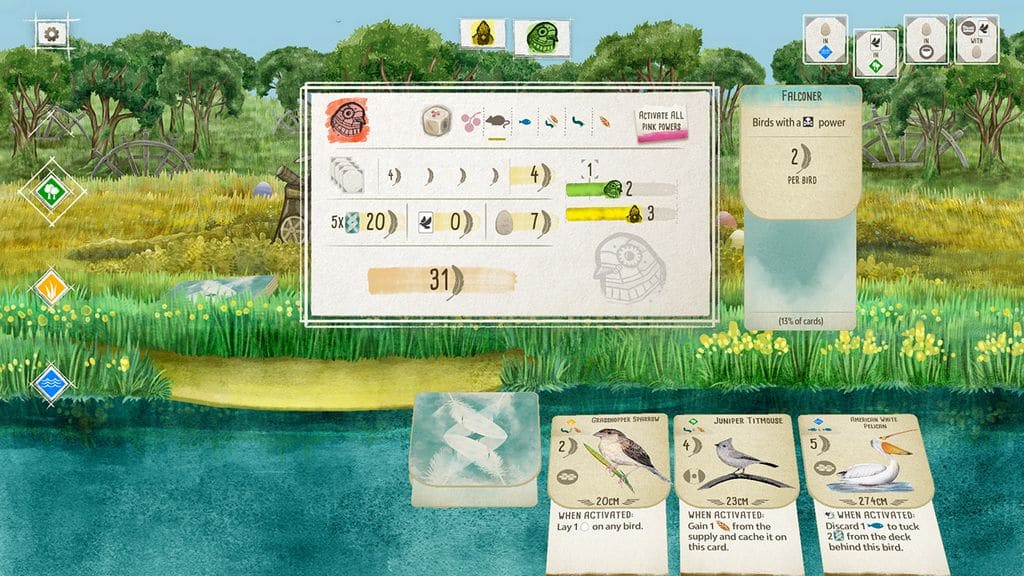View the eggs in wetland round goal
This screenshot has width=1024, height=576.
click(x=825, y=39)
